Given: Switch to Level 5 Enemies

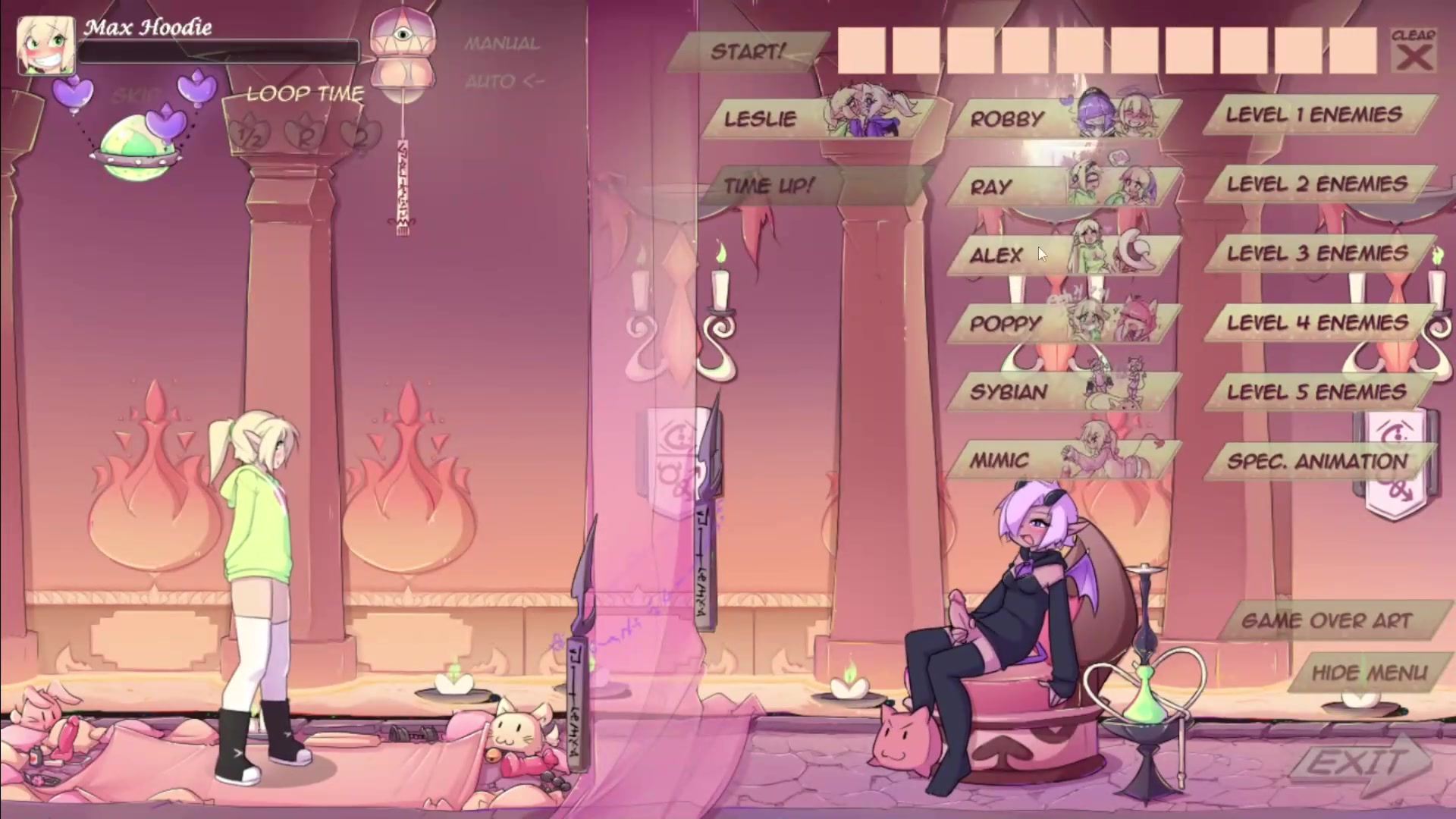Looking at the screenshot, I should 1318,392.
